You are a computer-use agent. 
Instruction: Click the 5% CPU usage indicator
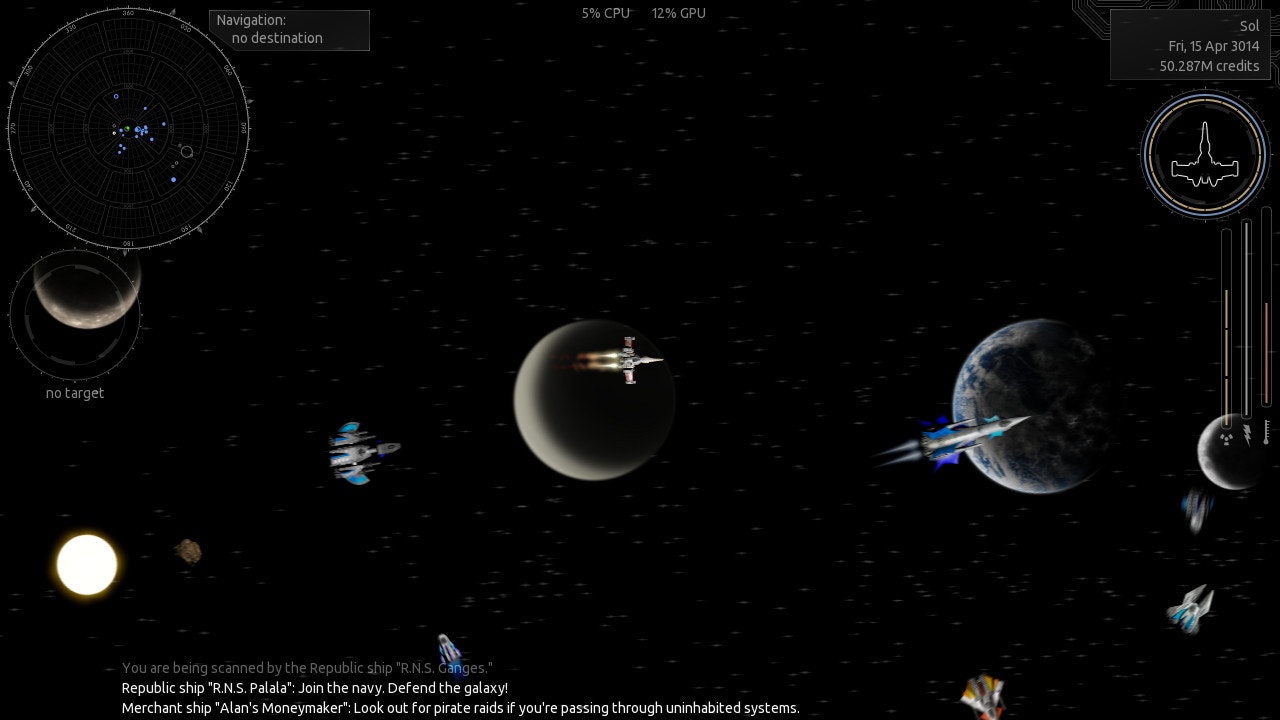(604, 14)
